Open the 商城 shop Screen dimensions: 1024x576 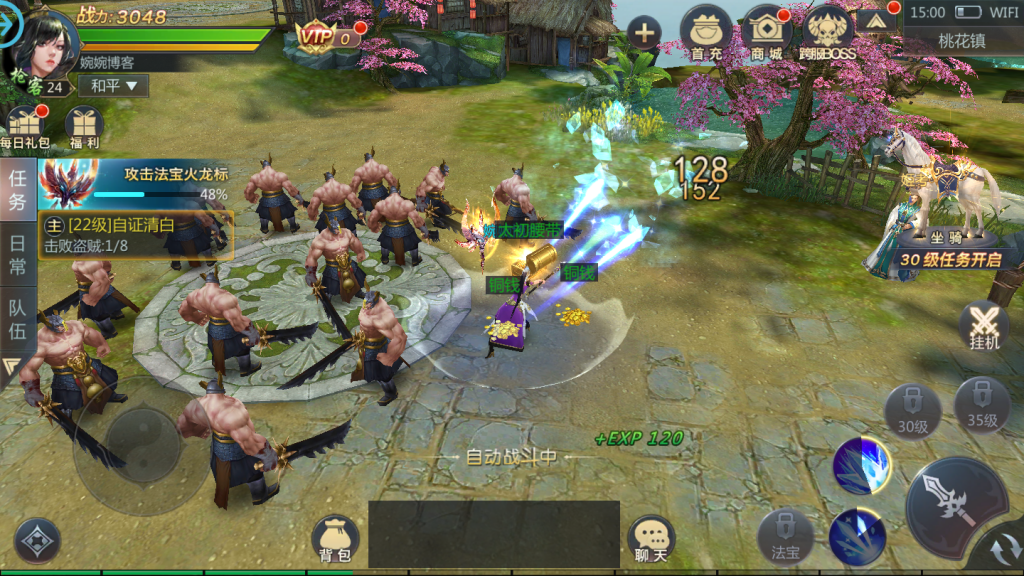[768, 33]
